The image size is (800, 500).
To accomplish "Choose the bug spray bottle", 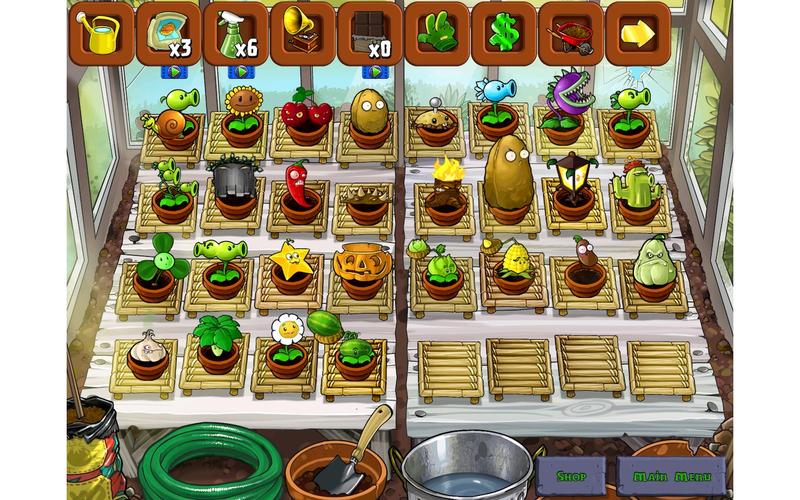I will coord(235,33).
